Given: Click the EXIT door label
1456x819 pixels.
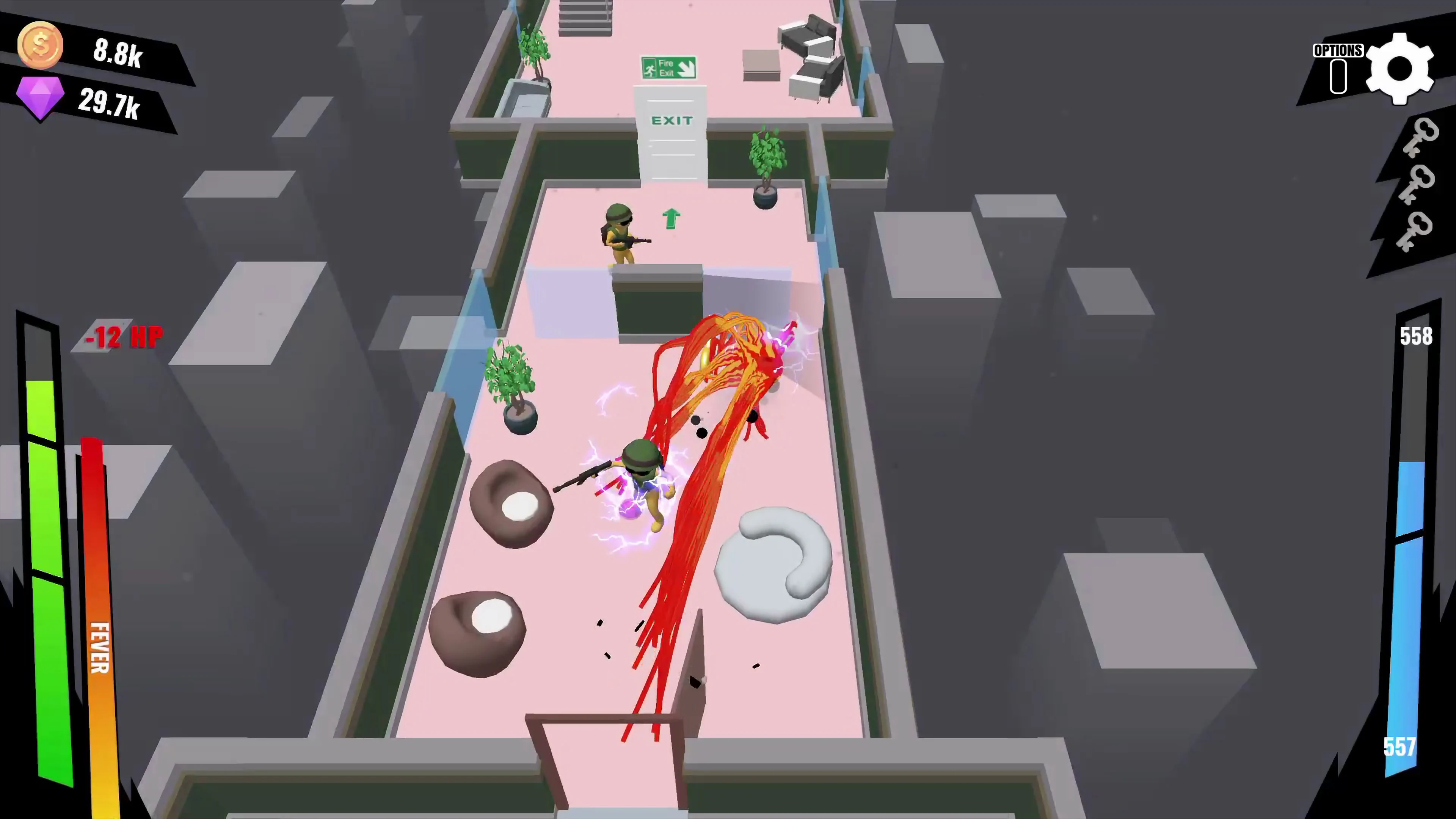Looking at the screenshot, I should (x=671, y=121).
